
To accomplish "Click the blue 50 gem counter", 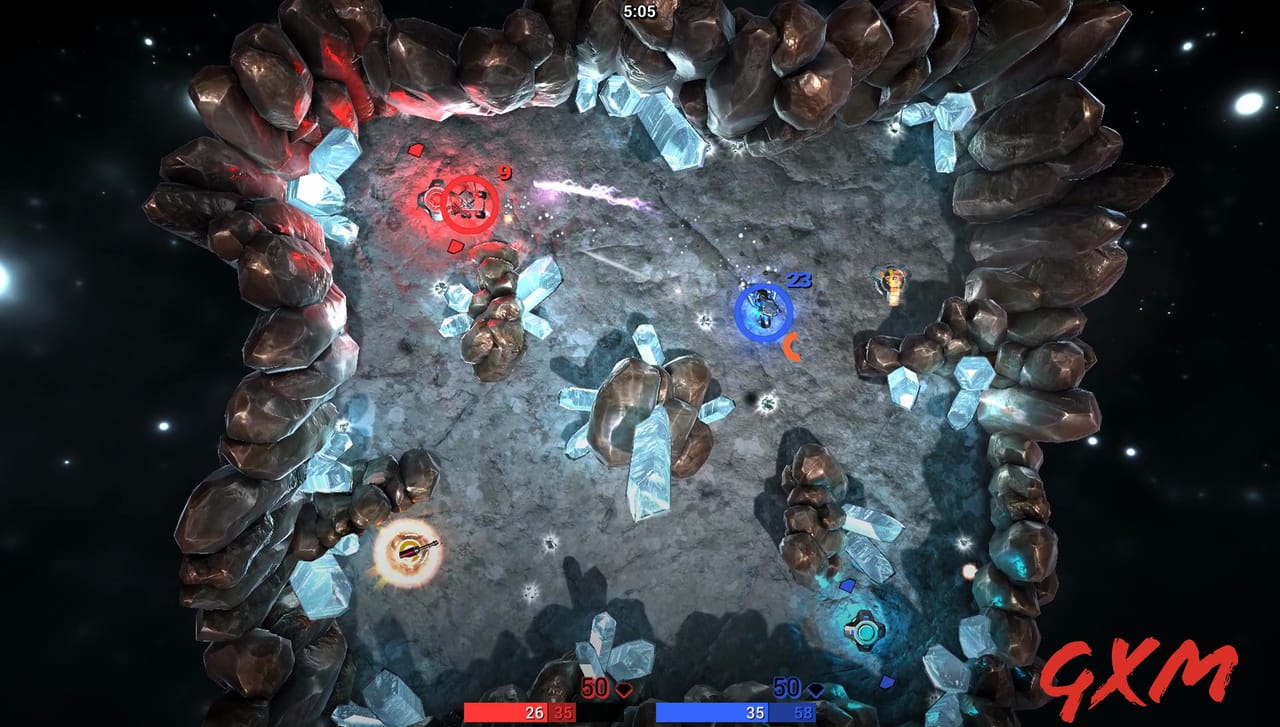I will pos(787,688).
